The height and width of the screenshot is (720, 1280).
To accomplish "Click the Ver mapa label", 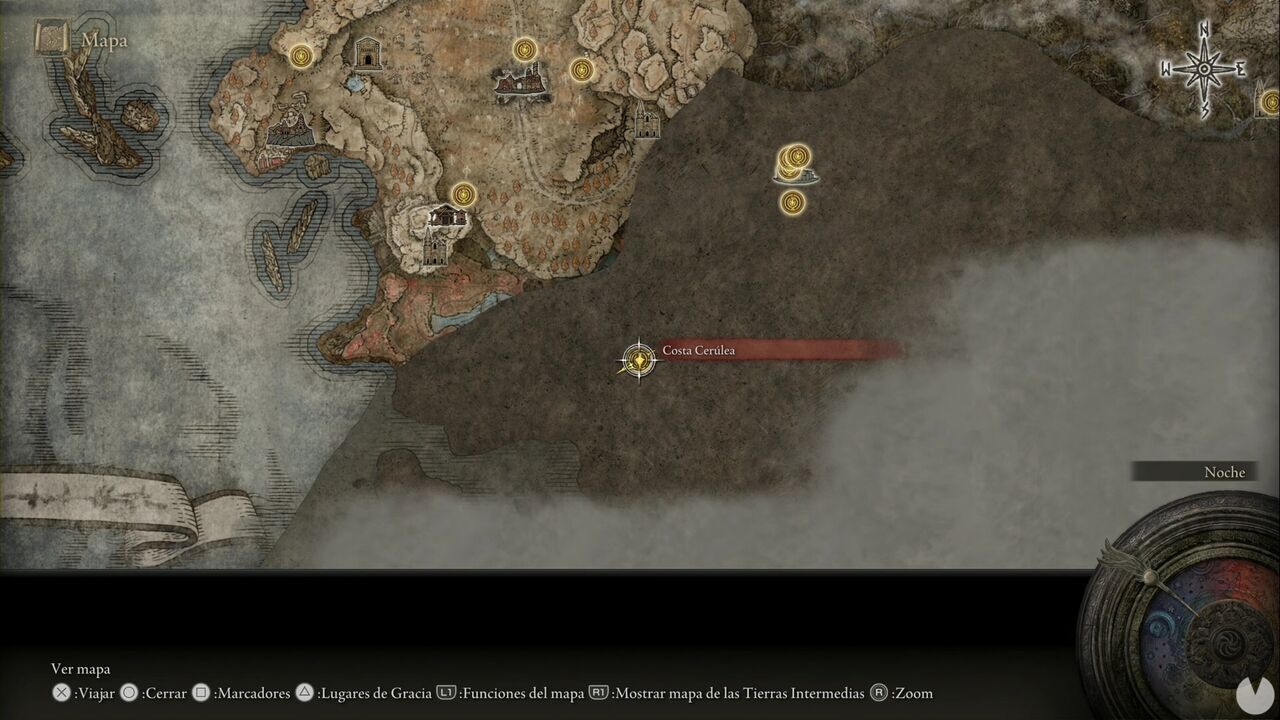I will 80,668.
